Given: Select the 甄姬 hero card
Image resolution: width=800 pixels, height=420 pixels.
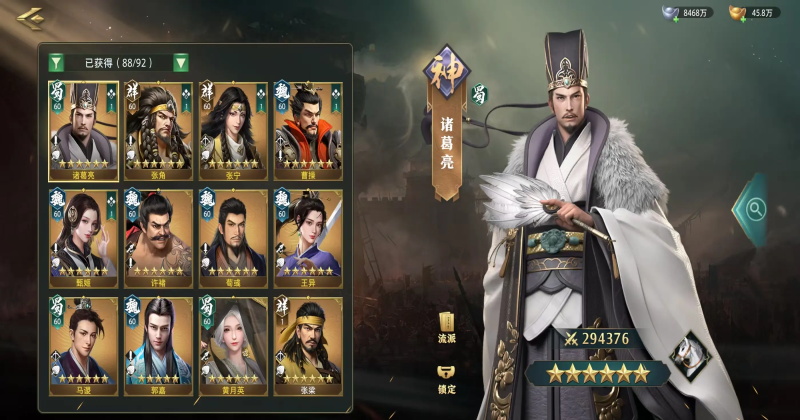Looking at the screenshot, I should [x=83, y=237].
